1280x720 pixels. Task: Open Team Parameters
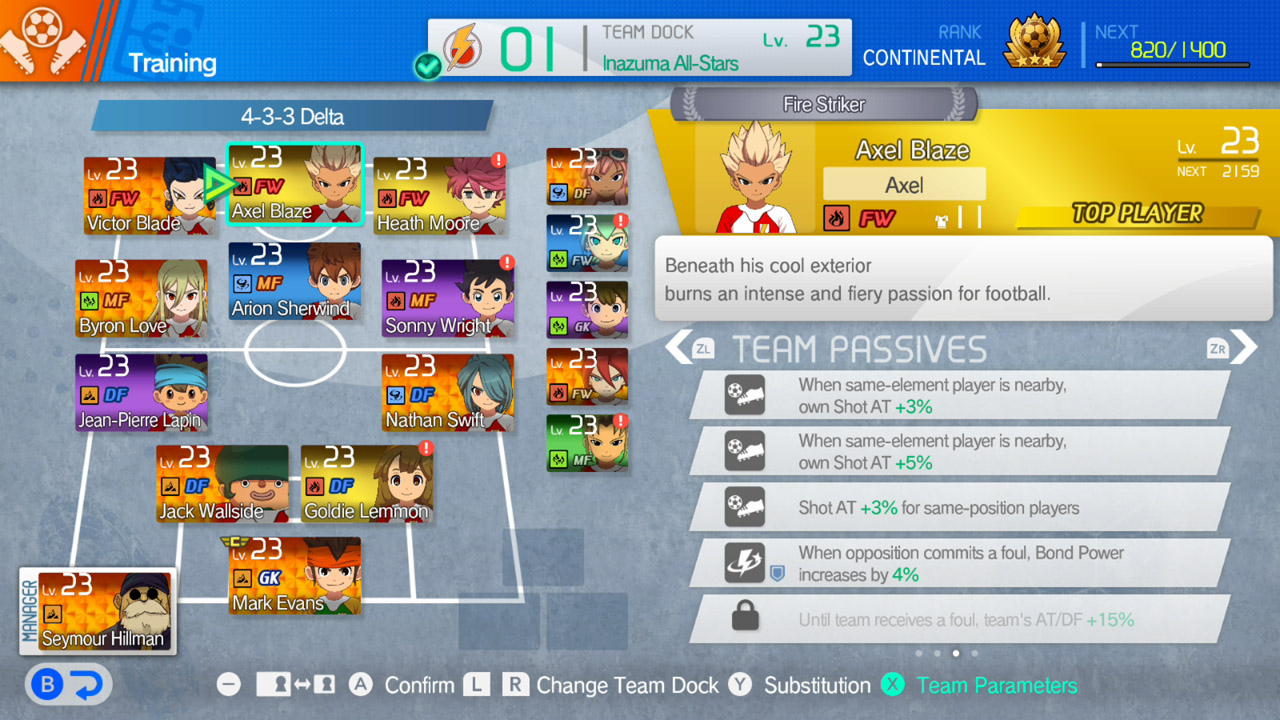(x=996, y=686)
